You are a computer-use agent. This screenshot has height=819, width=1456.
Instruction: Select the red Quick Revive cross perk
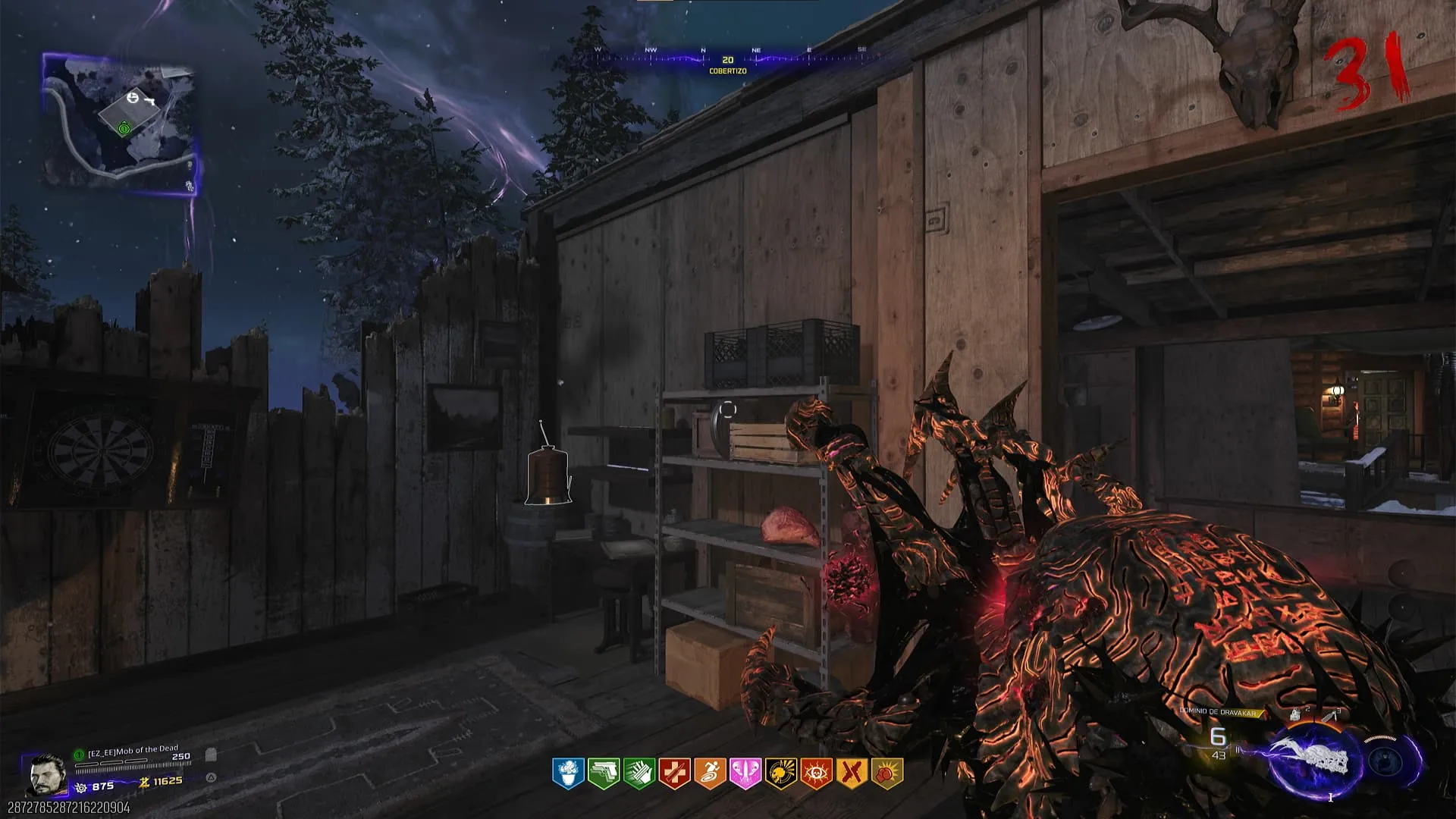pos(674,773)
